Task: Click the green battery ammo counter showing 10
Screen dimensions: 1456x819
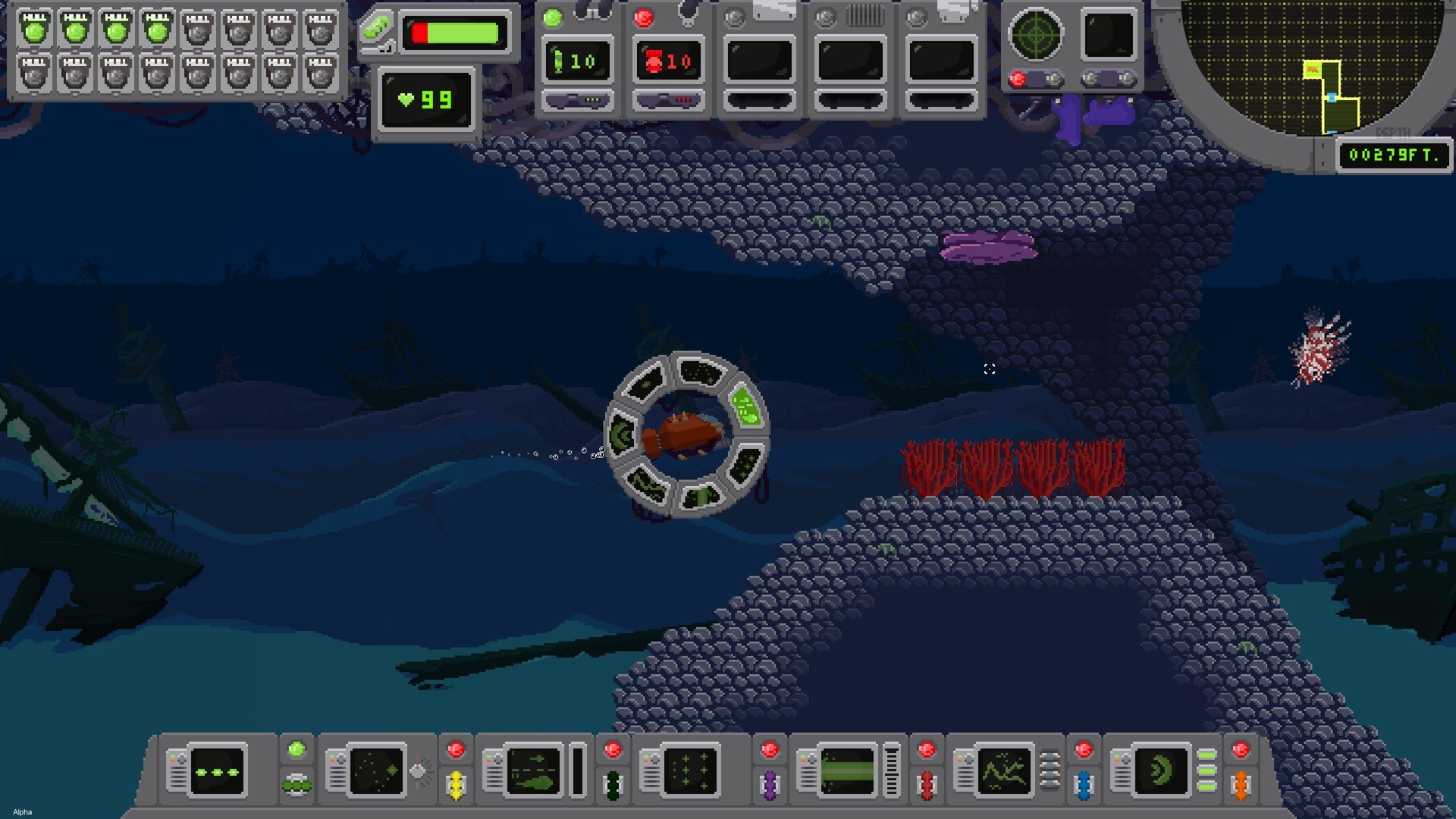Action: click(x=578, y=61)
